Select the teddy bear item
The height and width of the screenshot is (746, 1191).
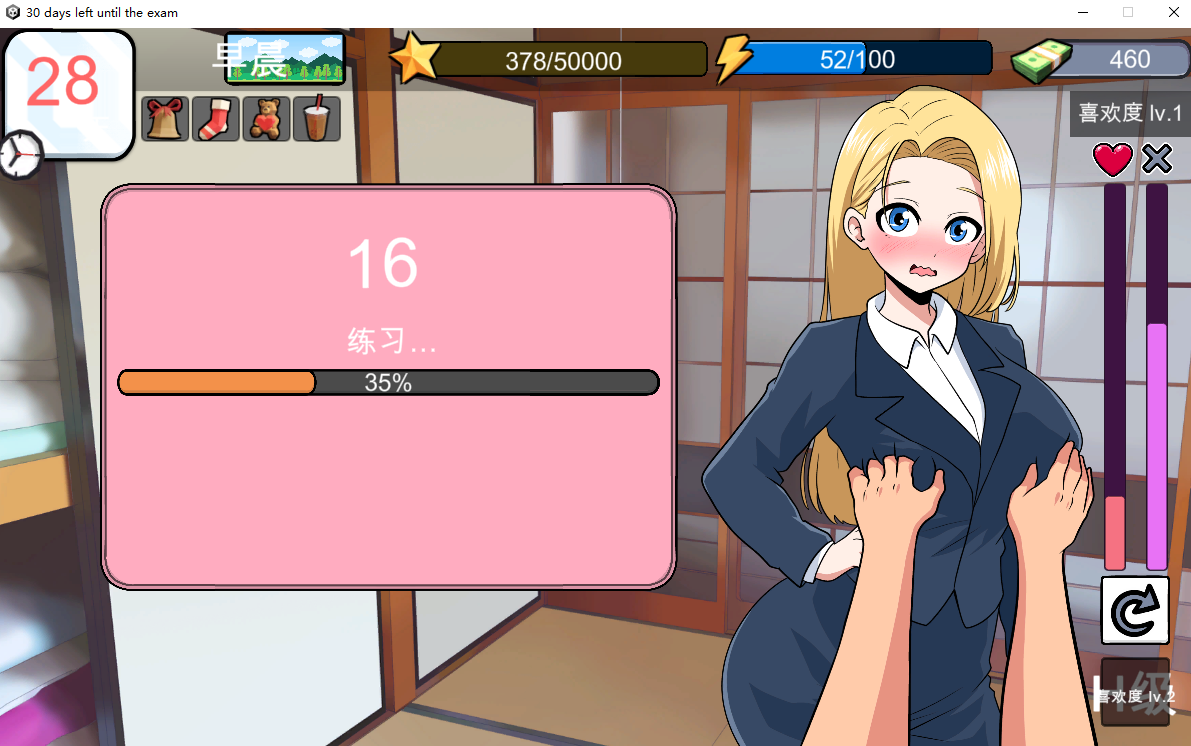pos(266,119)
